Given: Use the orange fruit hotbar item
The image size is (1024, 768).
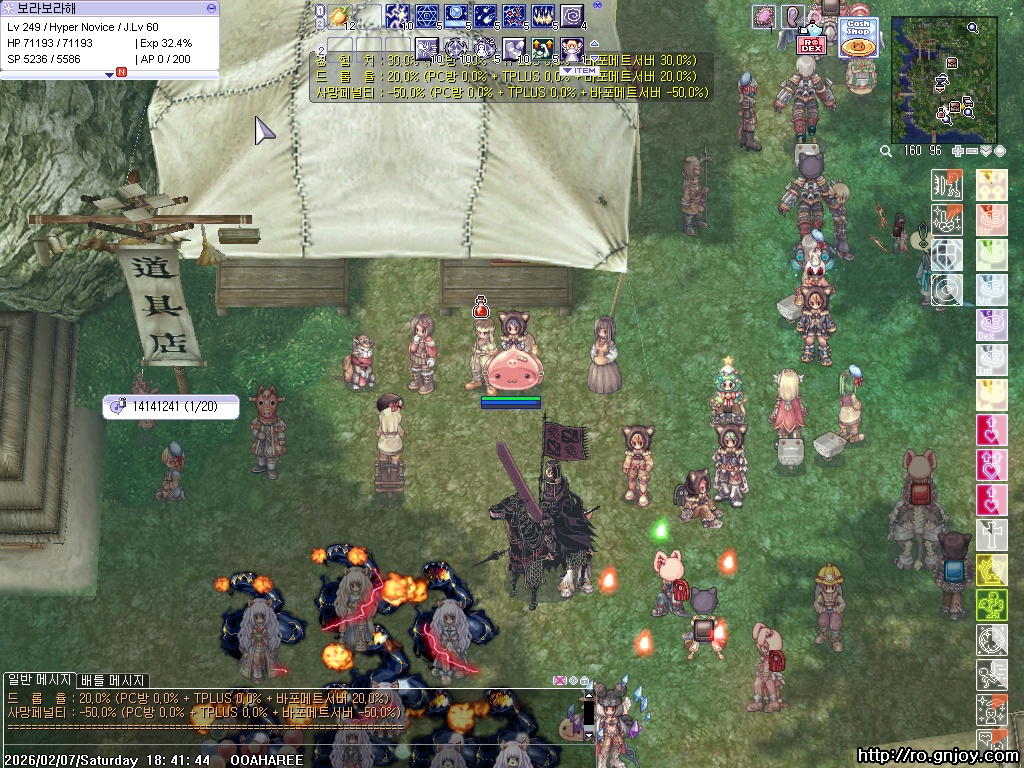Looking at the screenshot, I should [340, 16].
